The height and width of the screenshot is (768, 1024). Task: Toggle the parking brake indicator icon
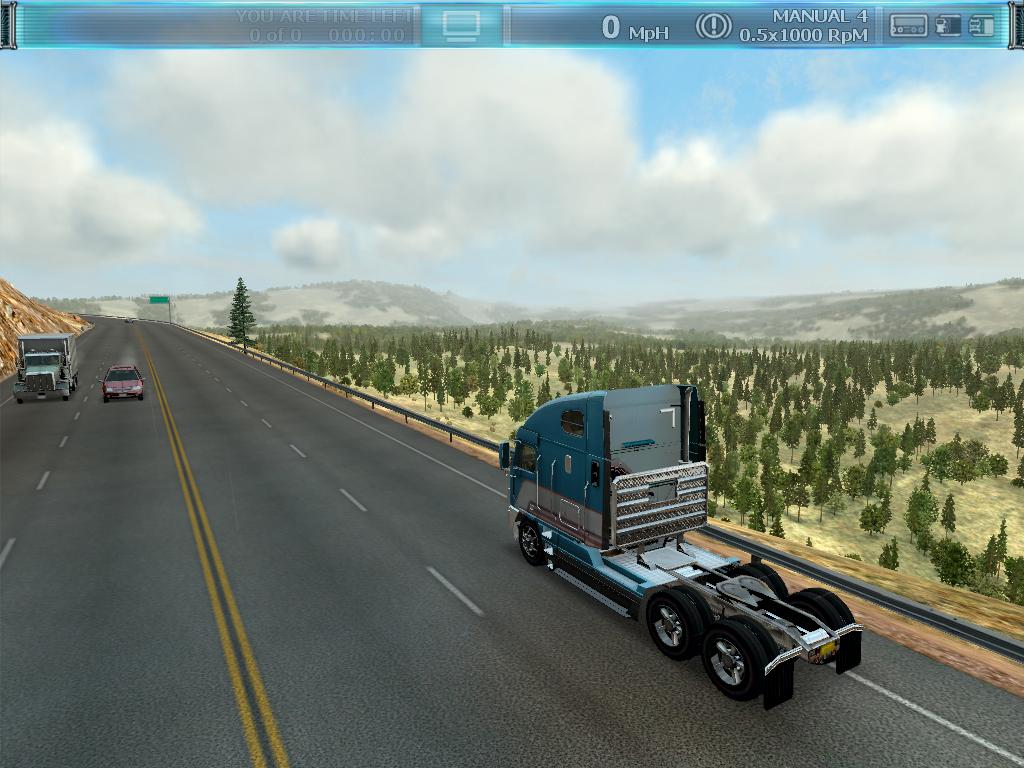tap(713, 26)
